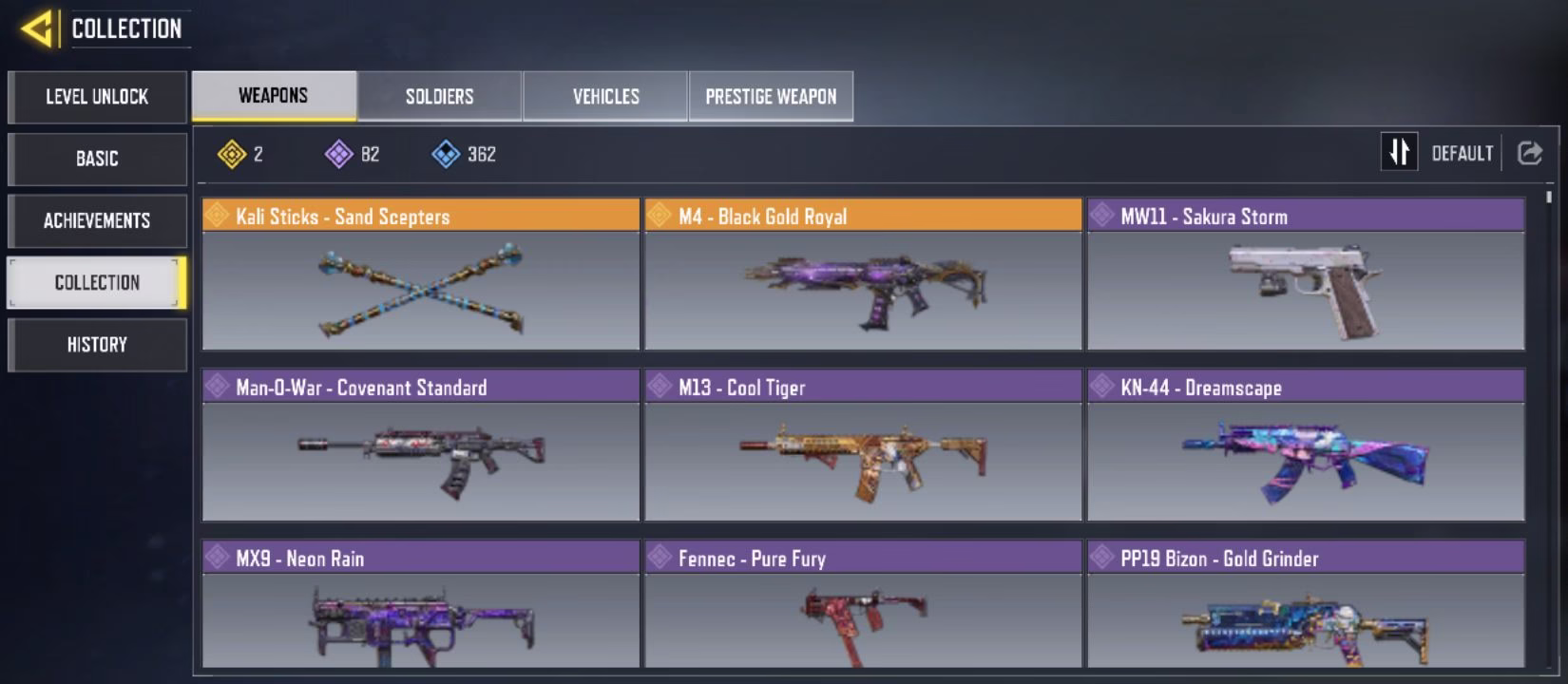The width and height of the screenshot is (1568, 684).
Task: Open the Vehicles tab
Action: 605,96
